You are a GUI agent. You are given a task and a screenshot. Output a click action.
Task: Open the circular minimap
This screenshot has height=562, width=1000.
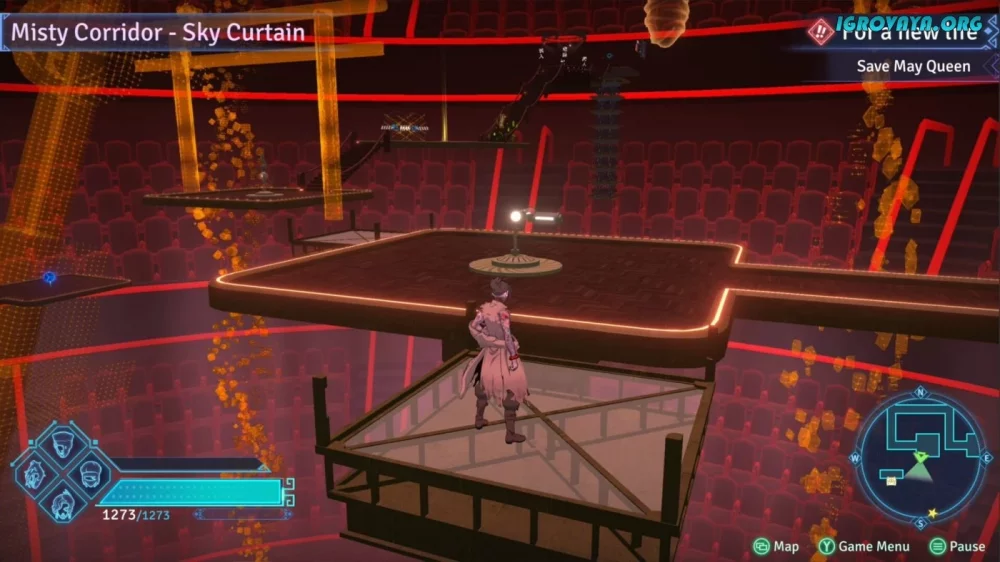click(x=919, y=456)
